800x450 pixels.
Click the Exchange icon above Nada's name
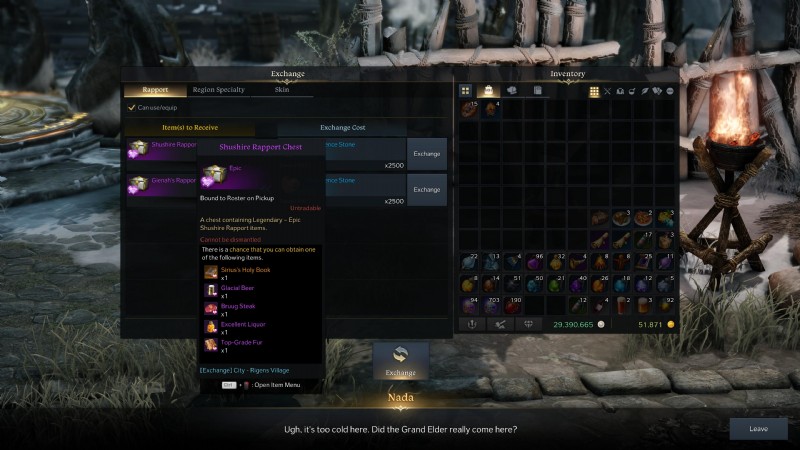pyautogui.click(x=400, y=359)
